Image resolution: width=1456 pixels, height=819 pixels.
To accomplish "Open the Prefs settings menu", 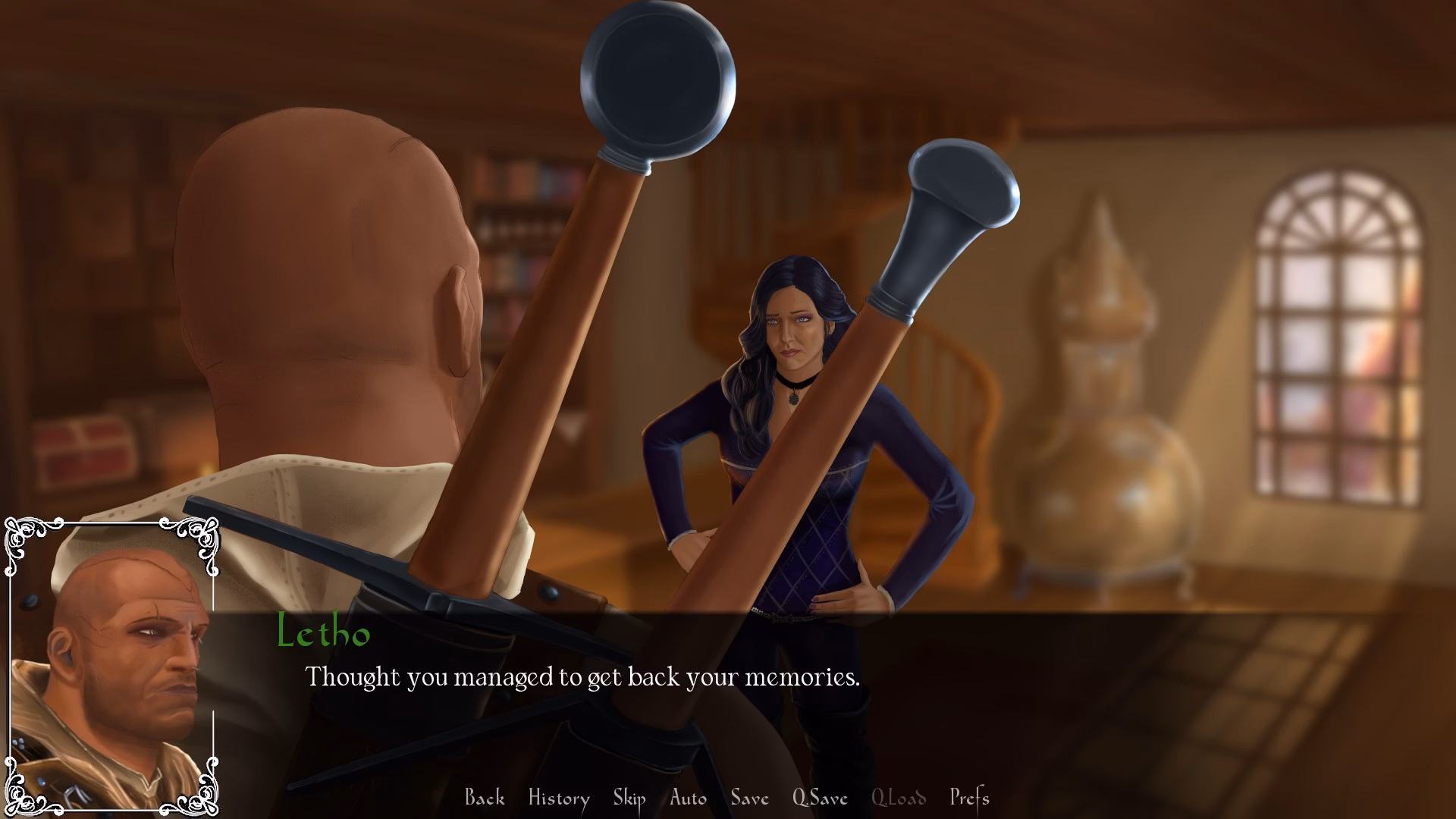I will tap(970, 798).
